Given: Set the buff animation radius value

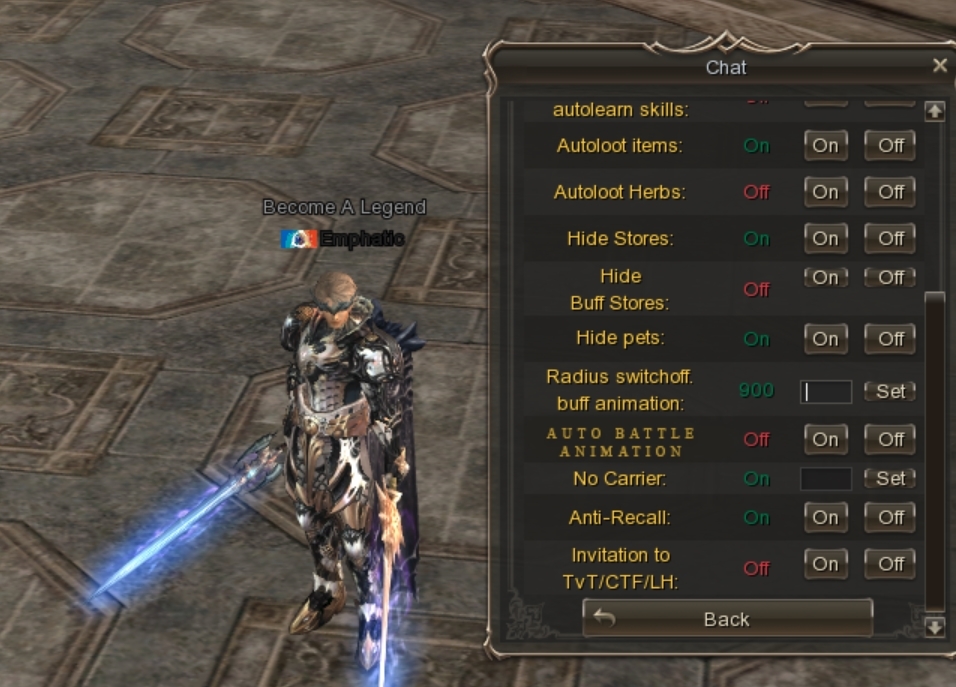Looking at the screenshot, I should [890, 391].
